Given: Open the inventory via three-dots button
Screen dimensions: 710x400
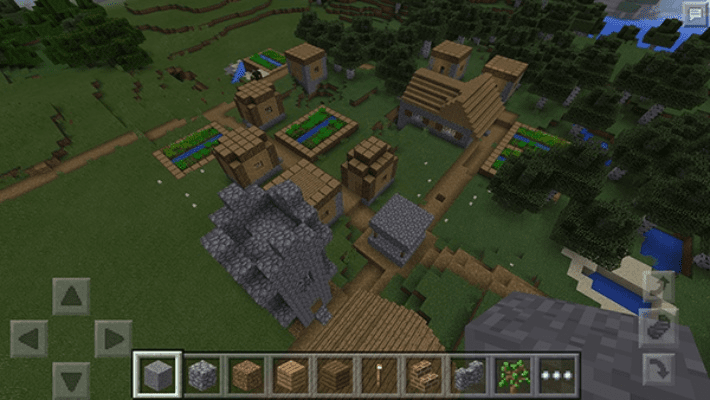Looking at the screenshot, I should pos(557,375).
